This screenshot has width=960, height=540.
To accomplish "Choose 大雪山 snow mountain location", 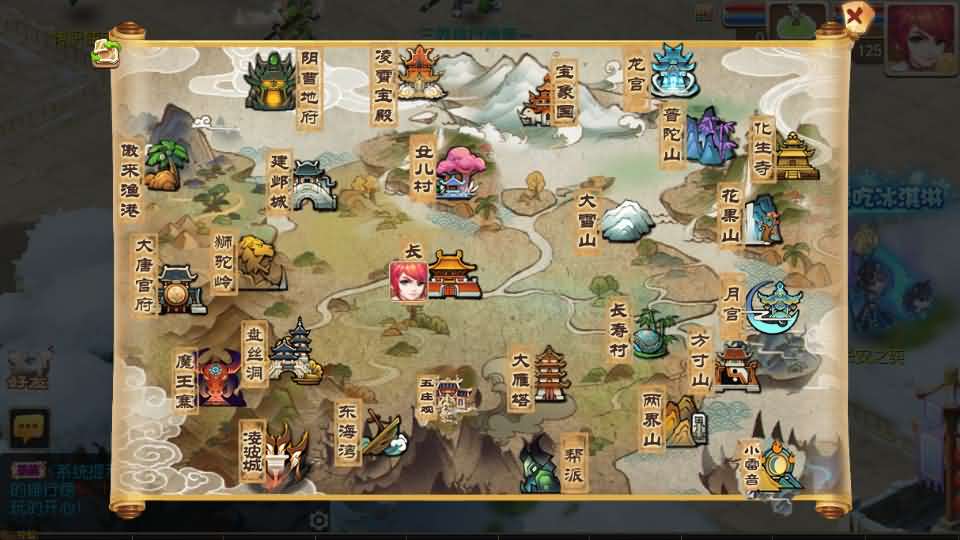I will coord(626,220).
